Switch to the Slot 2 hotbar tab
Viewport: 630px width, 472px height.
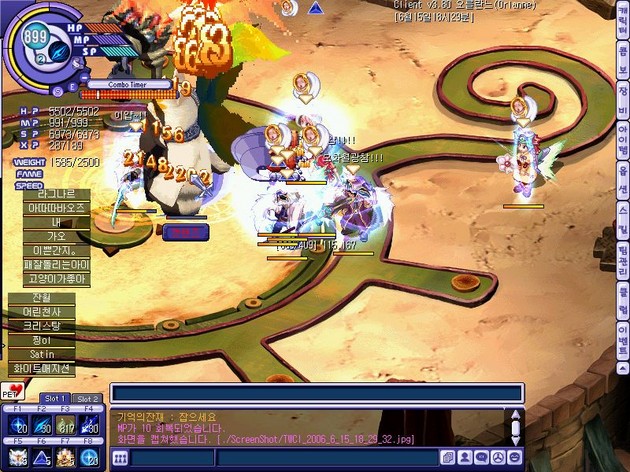pos(87,398)
